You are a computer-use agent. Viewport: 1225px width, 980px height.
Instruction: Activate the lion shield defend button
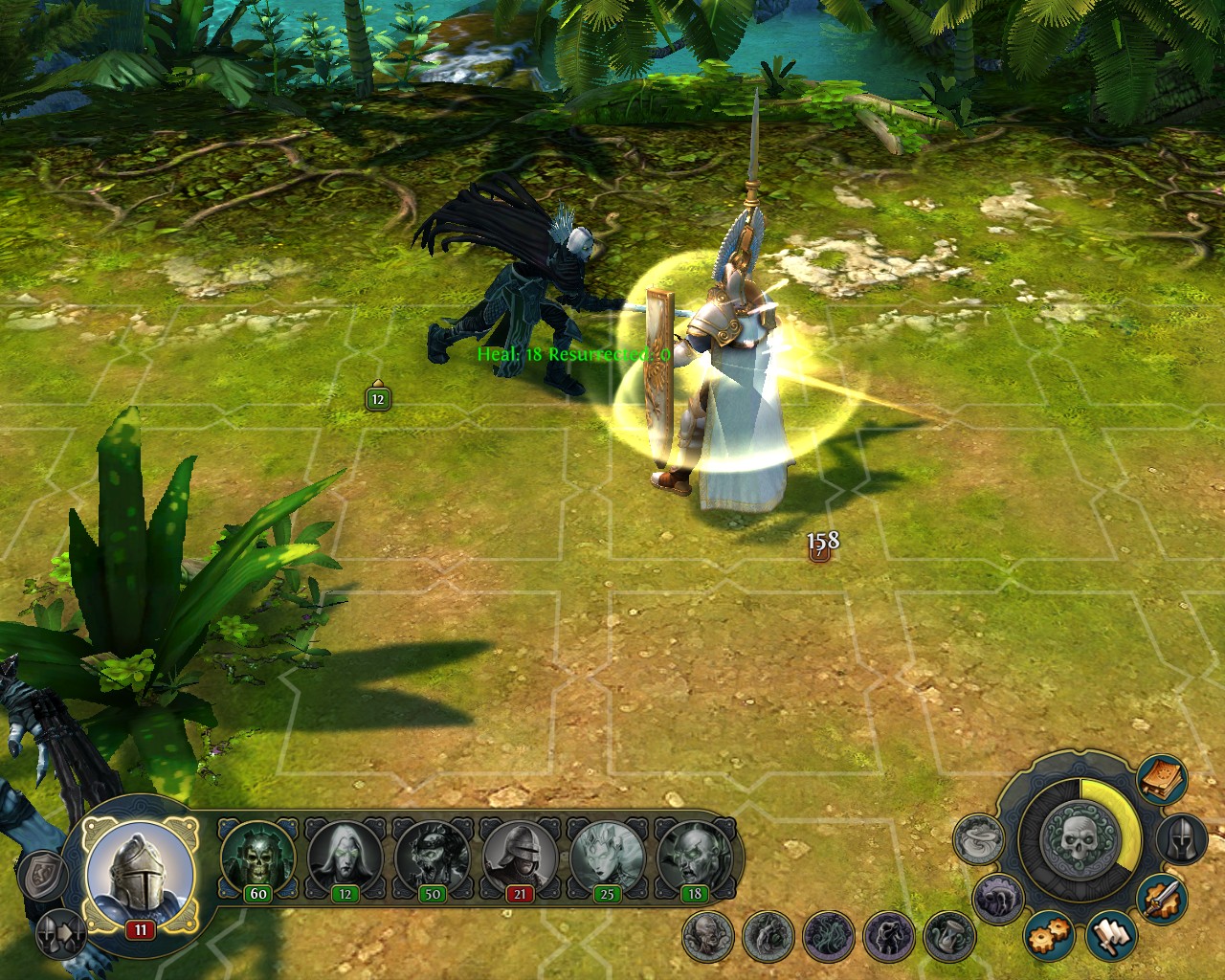click(42, 876)
